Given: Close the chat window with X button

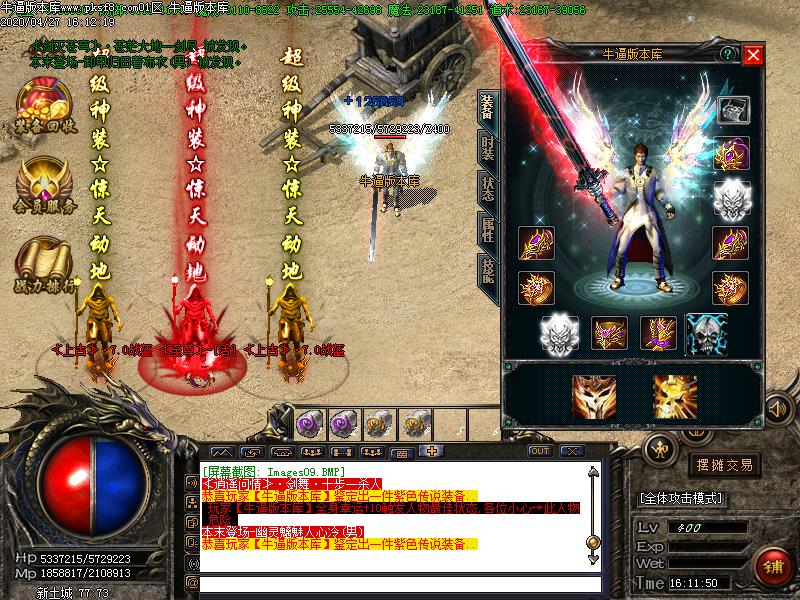Looking at the screenshot, I should [574, 451].
